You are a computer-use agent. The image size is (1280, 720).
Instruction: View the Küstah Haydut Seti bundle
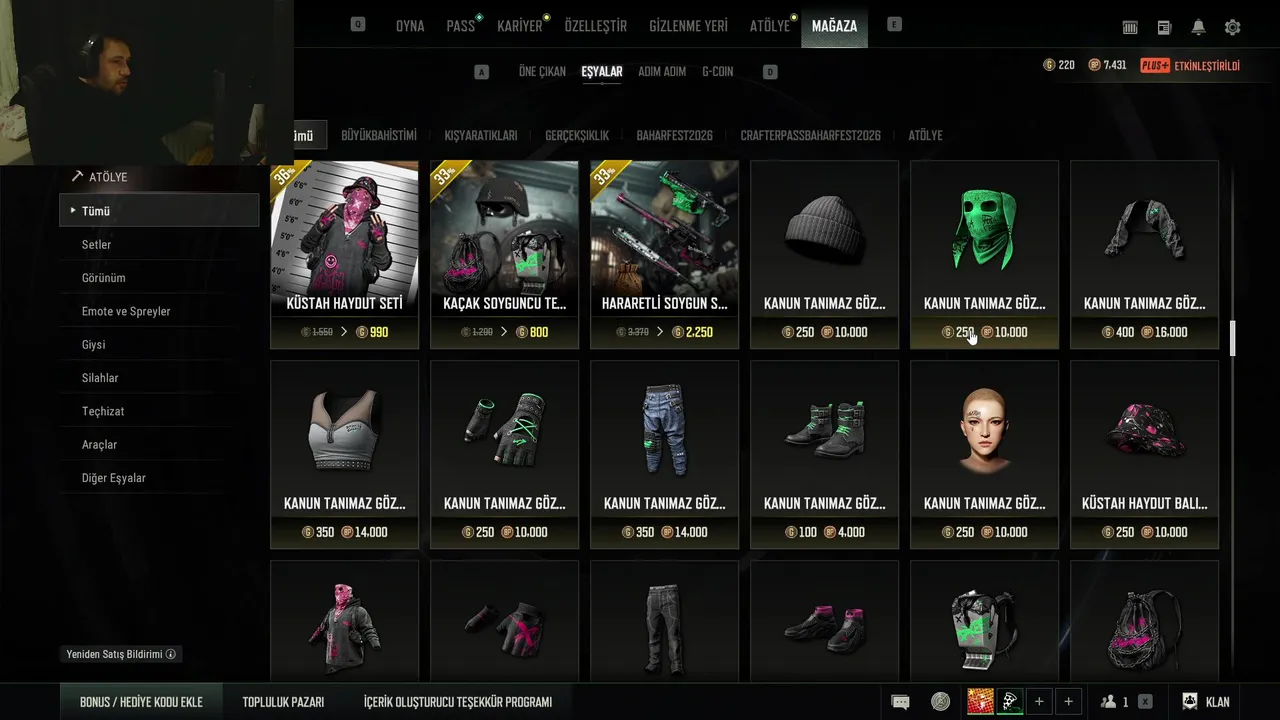(x=344, y=254)
